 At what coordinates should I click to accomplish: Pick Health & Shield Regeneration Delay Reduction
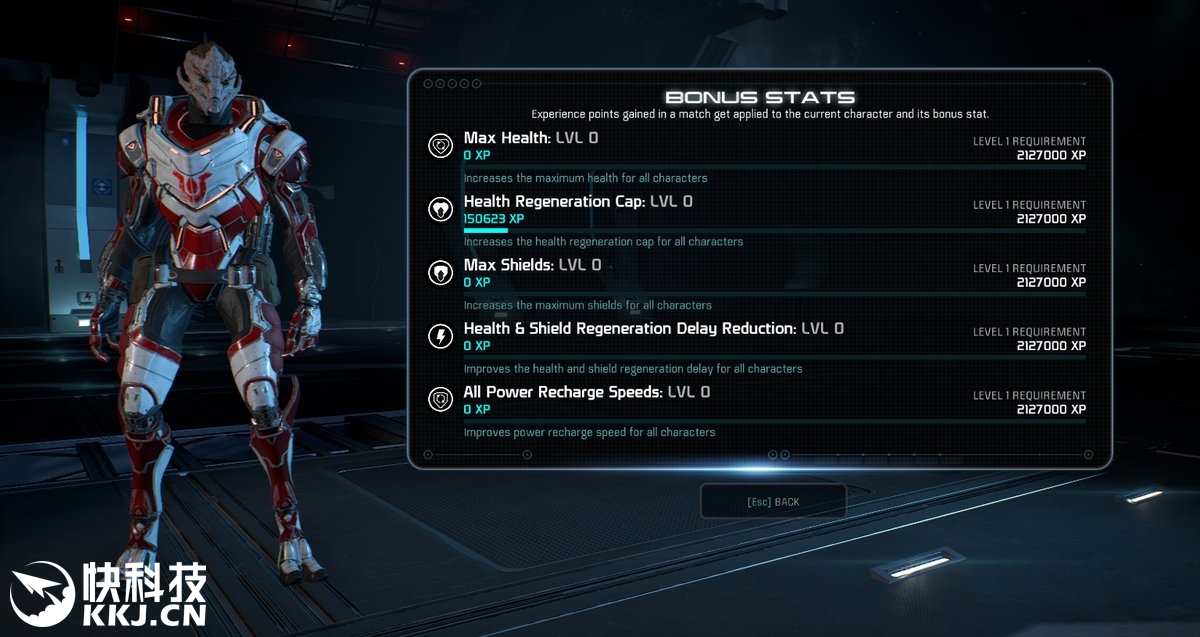coord(653,329)
